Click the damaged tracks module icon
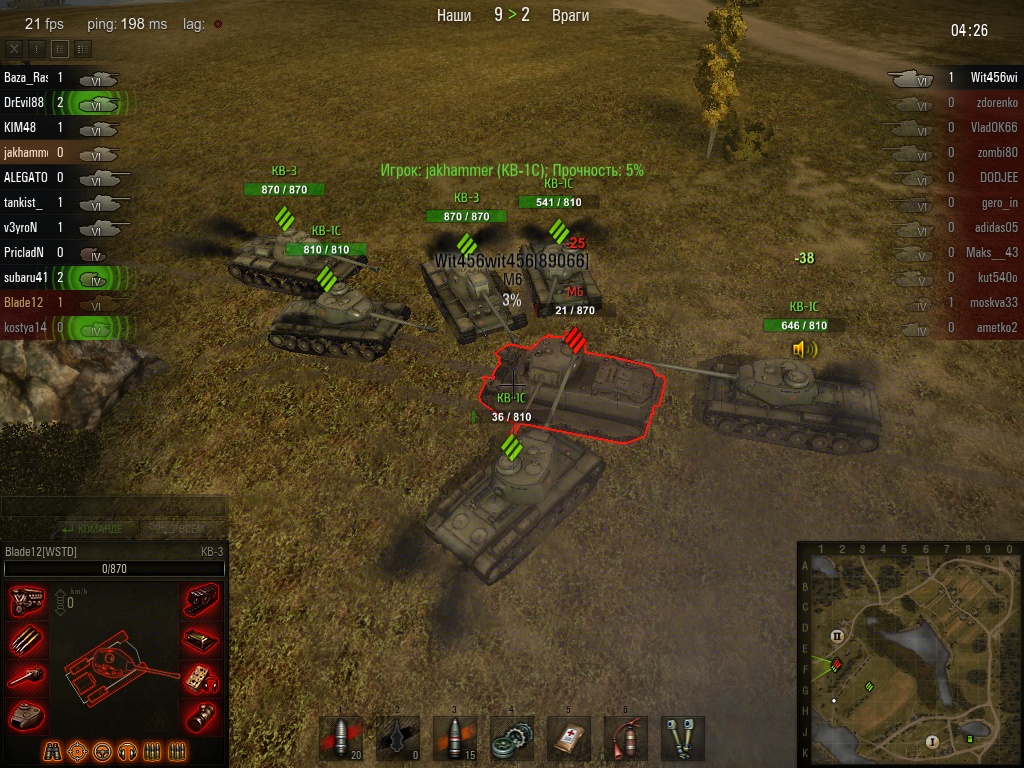1024x768 pixels. (x=202, y=600)
